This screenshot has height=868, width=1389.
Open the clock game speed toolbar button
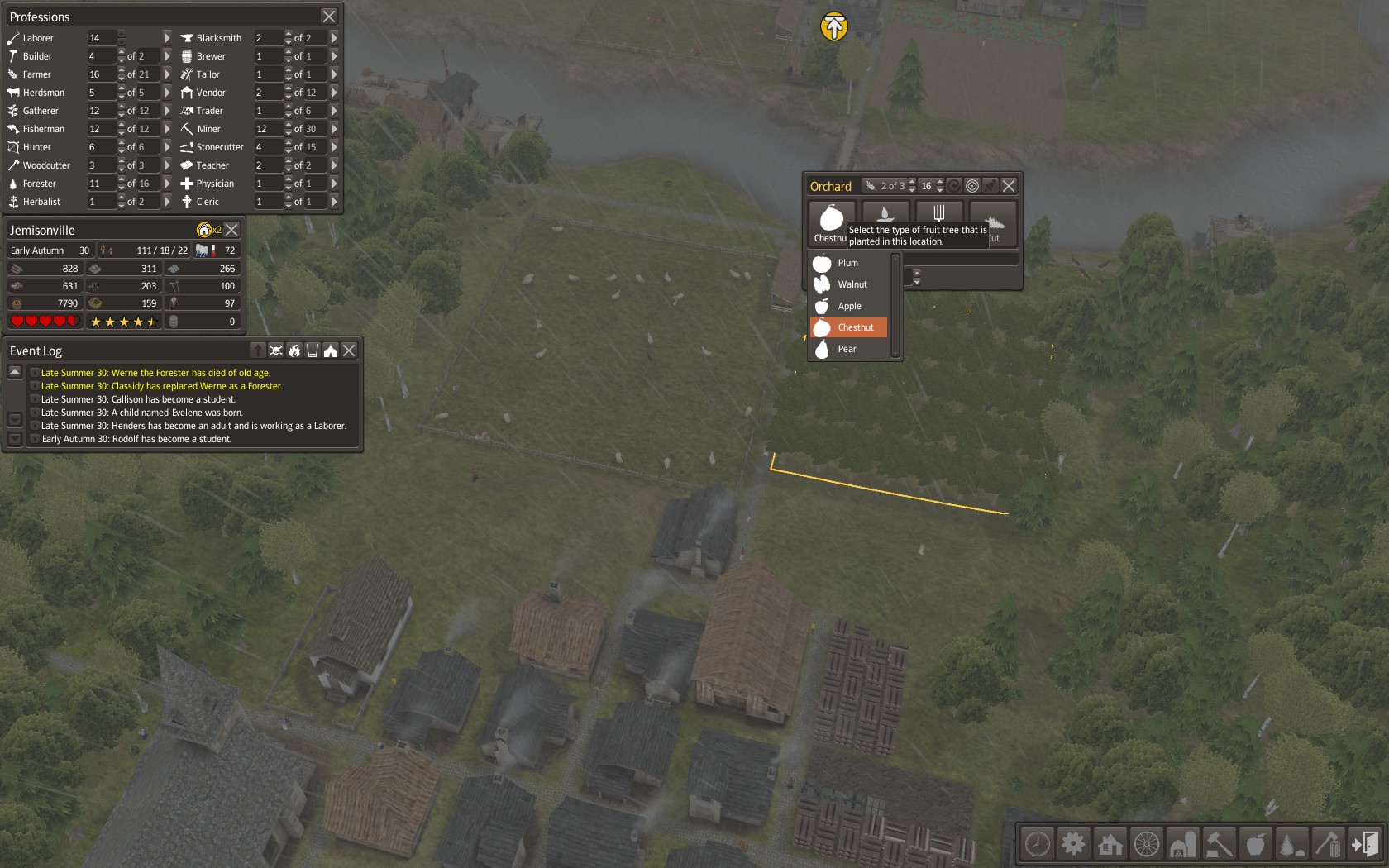[x=1038, y=844]
